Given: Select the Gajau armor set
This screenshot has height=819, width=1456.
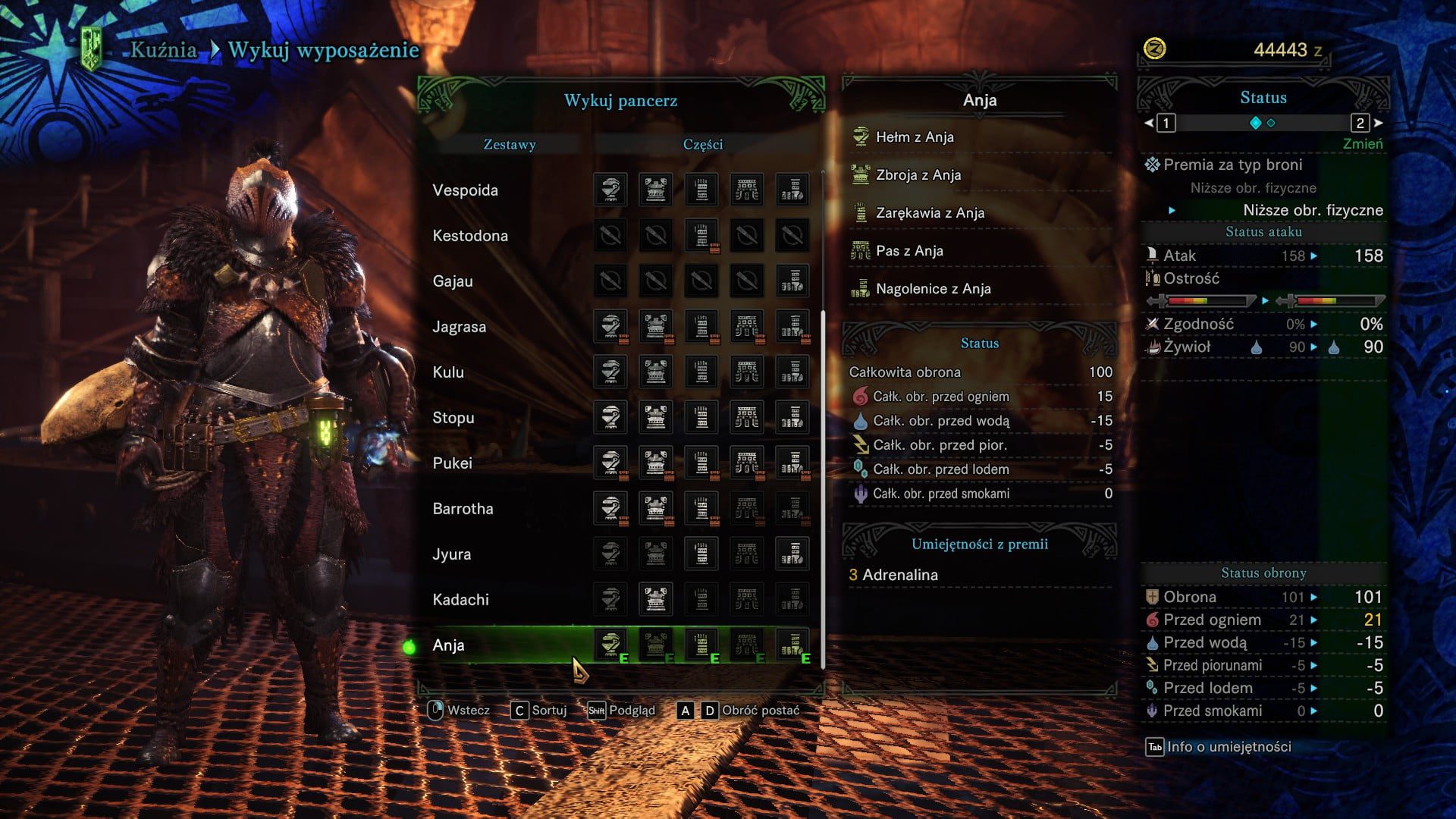Looking at the screenshot, I should pos(453,281).
